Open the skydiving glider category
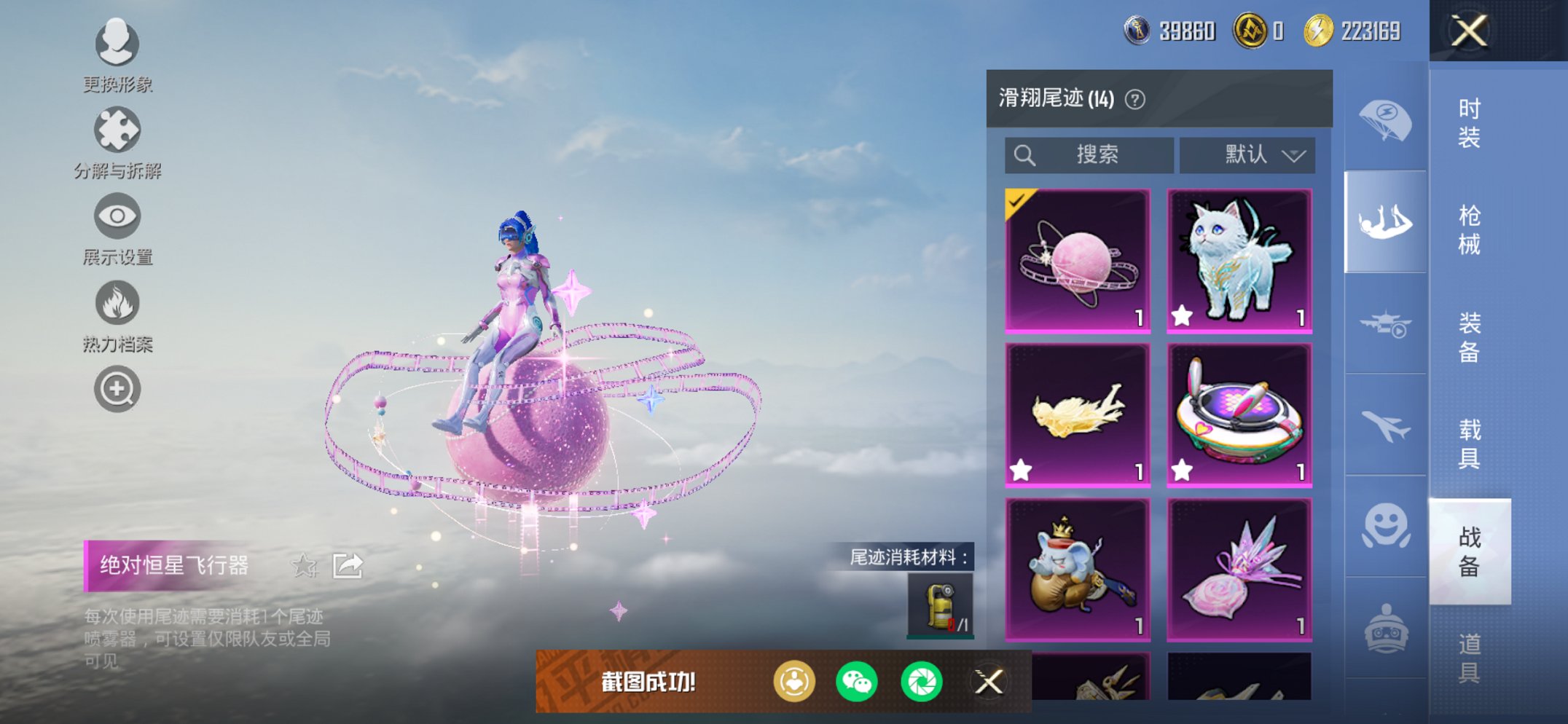The height and width of the screenshot is (724, 1568). 1384,222
